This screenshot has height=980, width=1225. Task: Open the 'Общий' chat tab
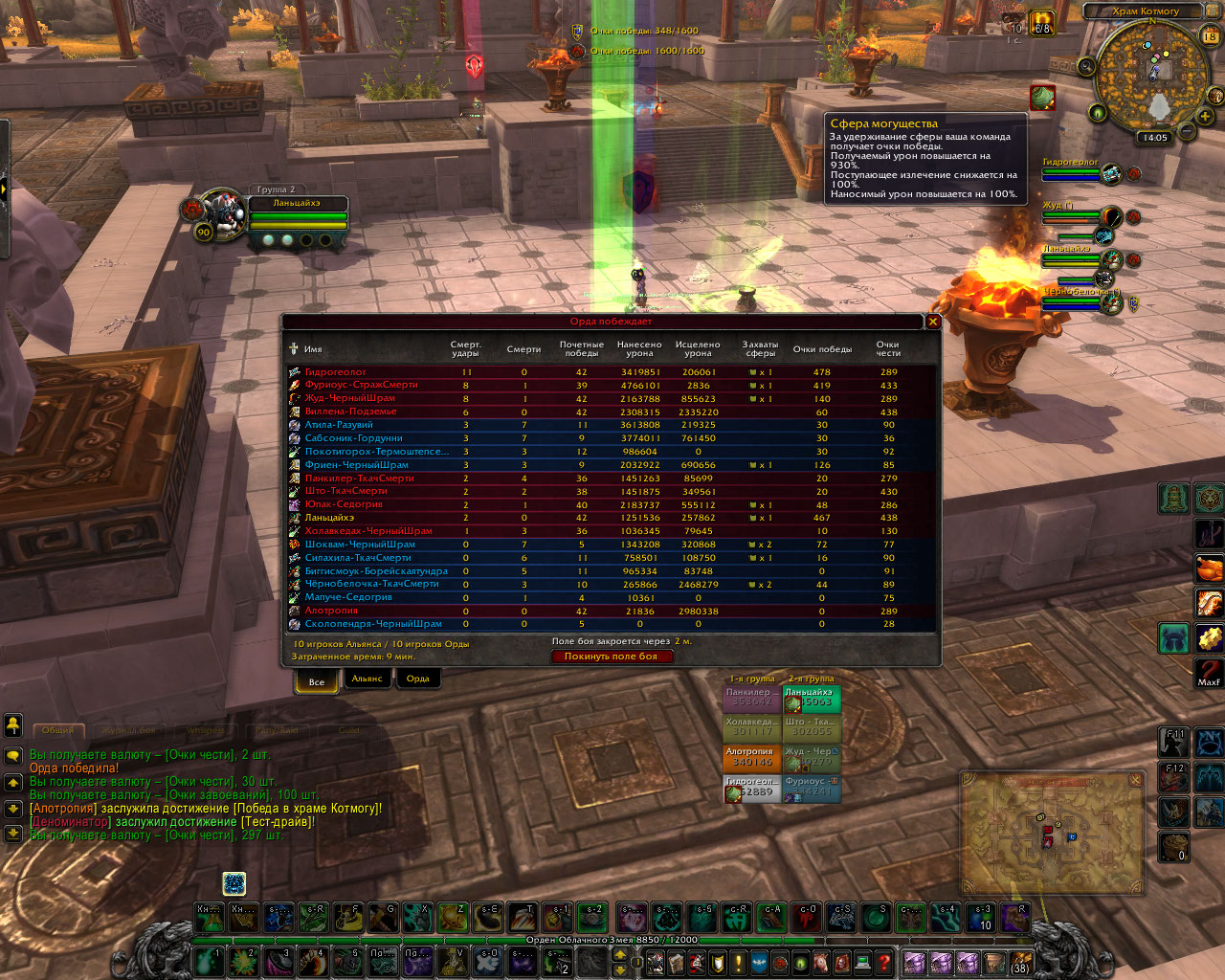[x=58, y=730]
